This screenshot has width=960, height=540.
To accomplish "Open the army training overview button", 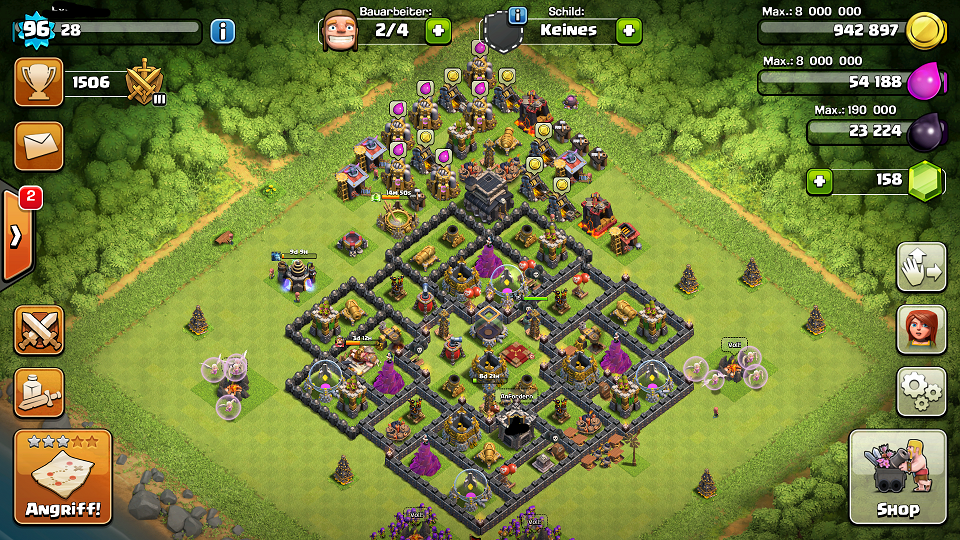I will 39,392.
